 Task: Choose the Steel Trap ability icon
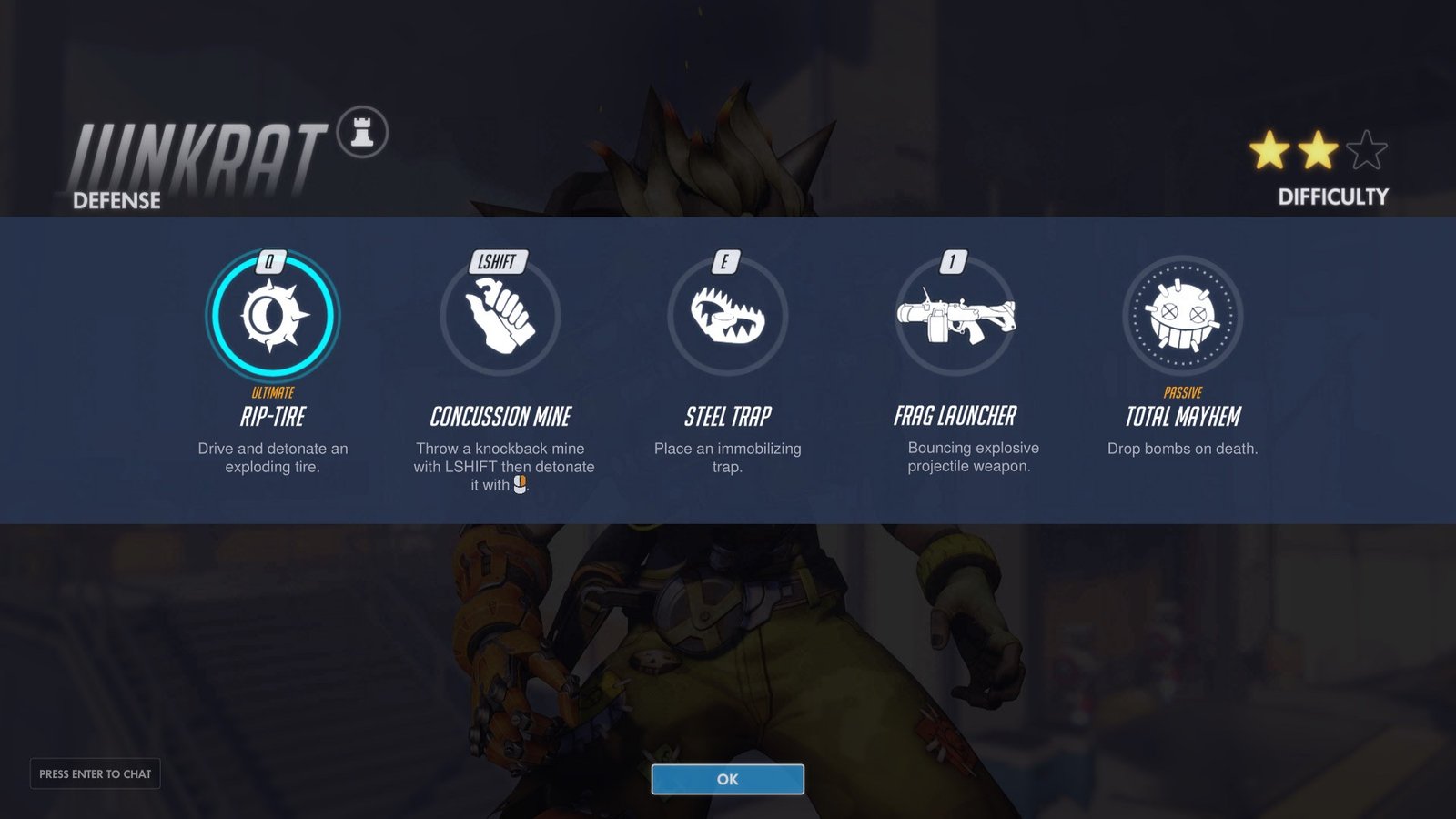pyautogui.click(x=727, y=315)
